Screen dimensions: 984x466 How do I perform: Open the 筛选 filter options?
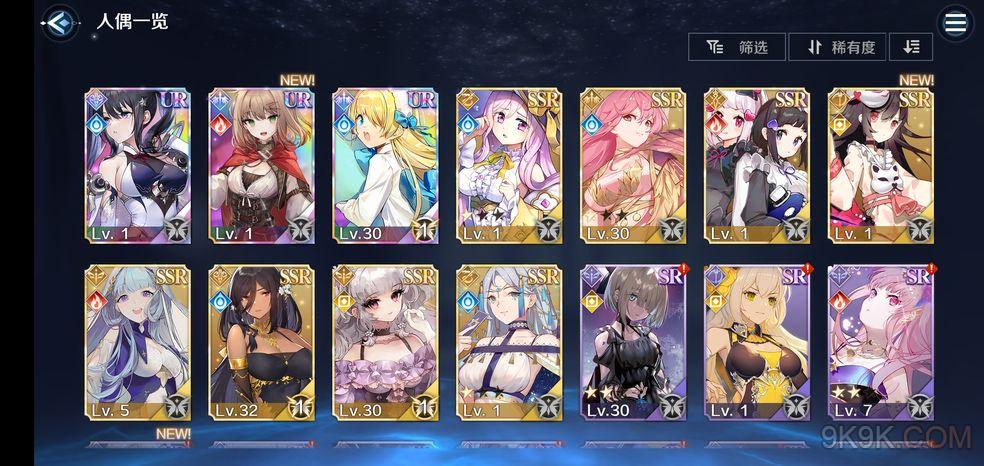pyautogui.click(x=738, y=47)
